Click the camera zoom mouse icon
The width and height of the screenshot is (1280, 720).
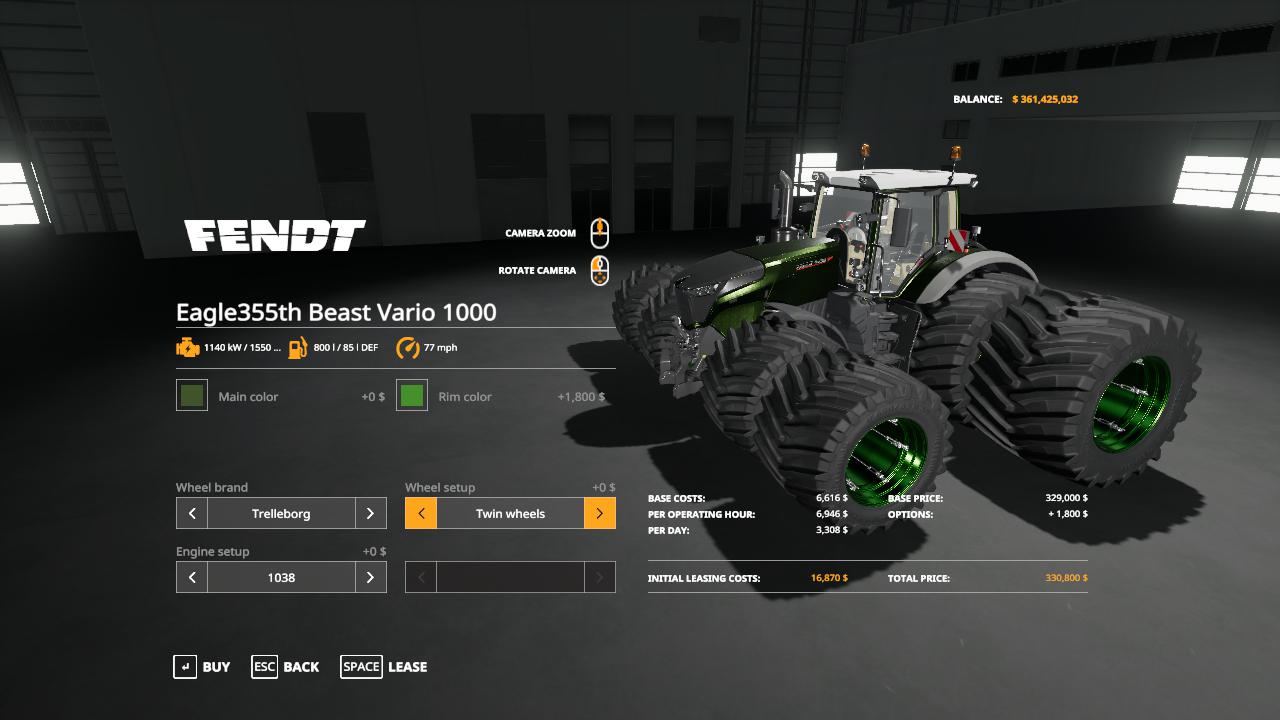[x=599, y=233]
